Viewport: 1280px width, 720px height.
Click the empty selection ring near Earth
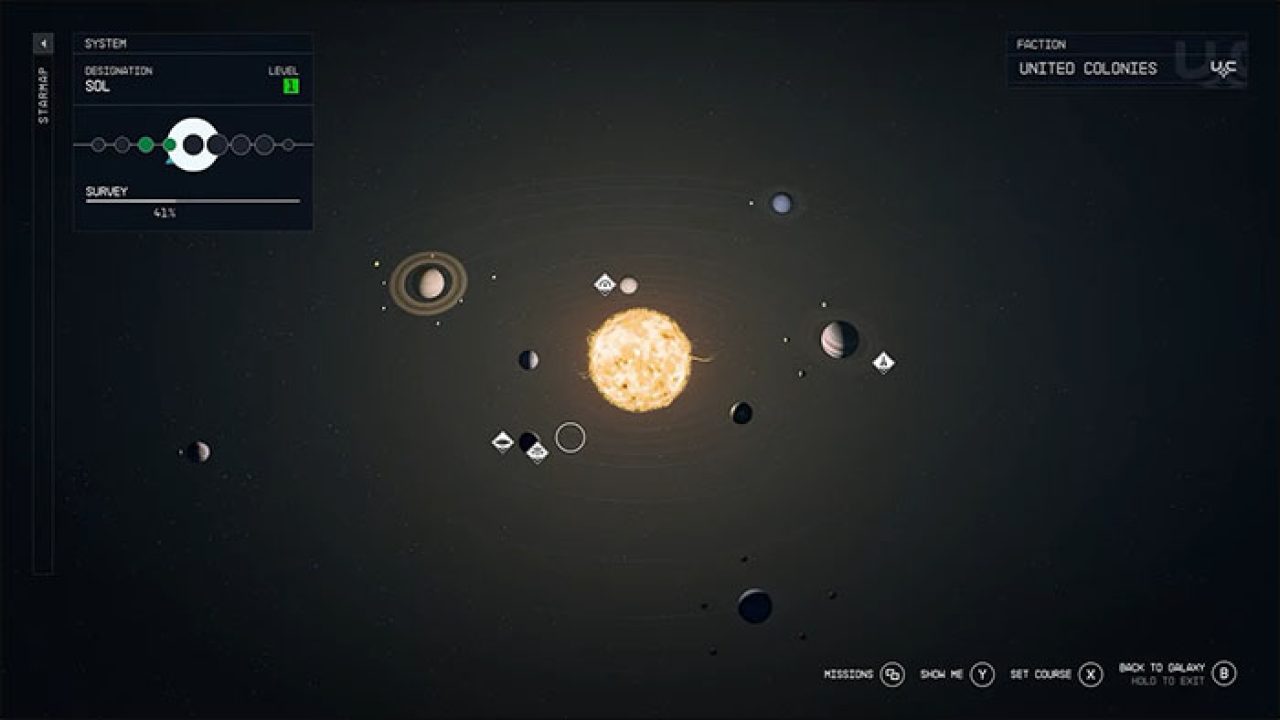coord(568,438)
